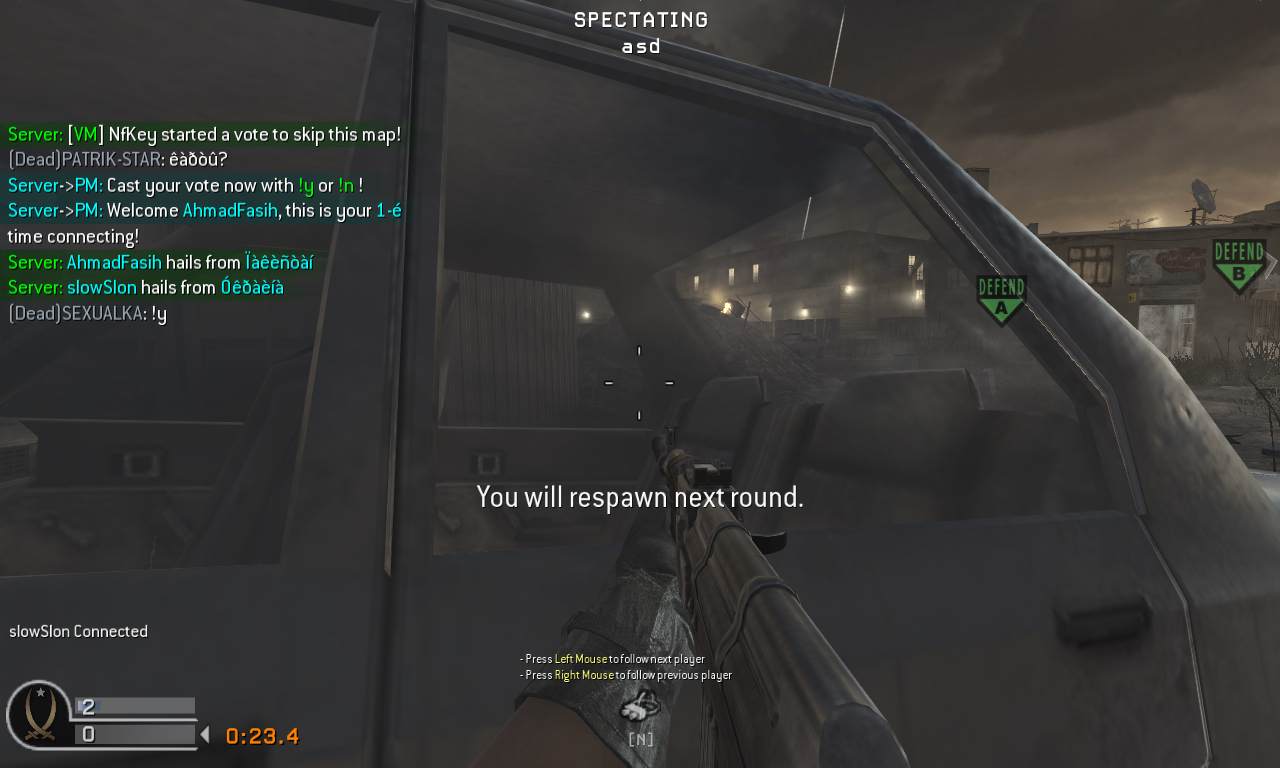Click the slowSlon Connected notification
The width and height of the screenshot is (1280, 768).
coord(78,631)
